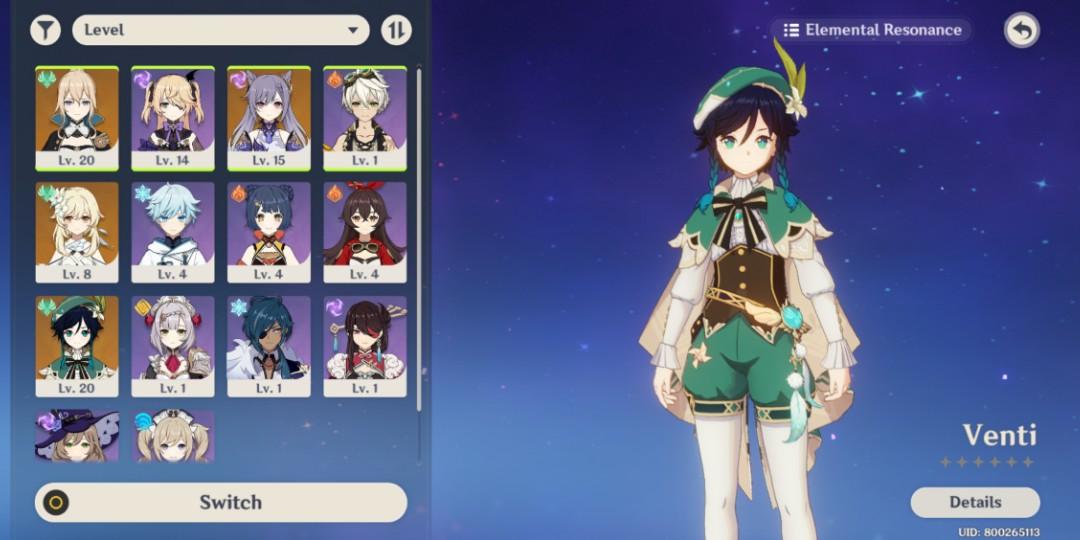1080x540 pixels.
Task: Open the character filter funnel
Action: [45, 30]
